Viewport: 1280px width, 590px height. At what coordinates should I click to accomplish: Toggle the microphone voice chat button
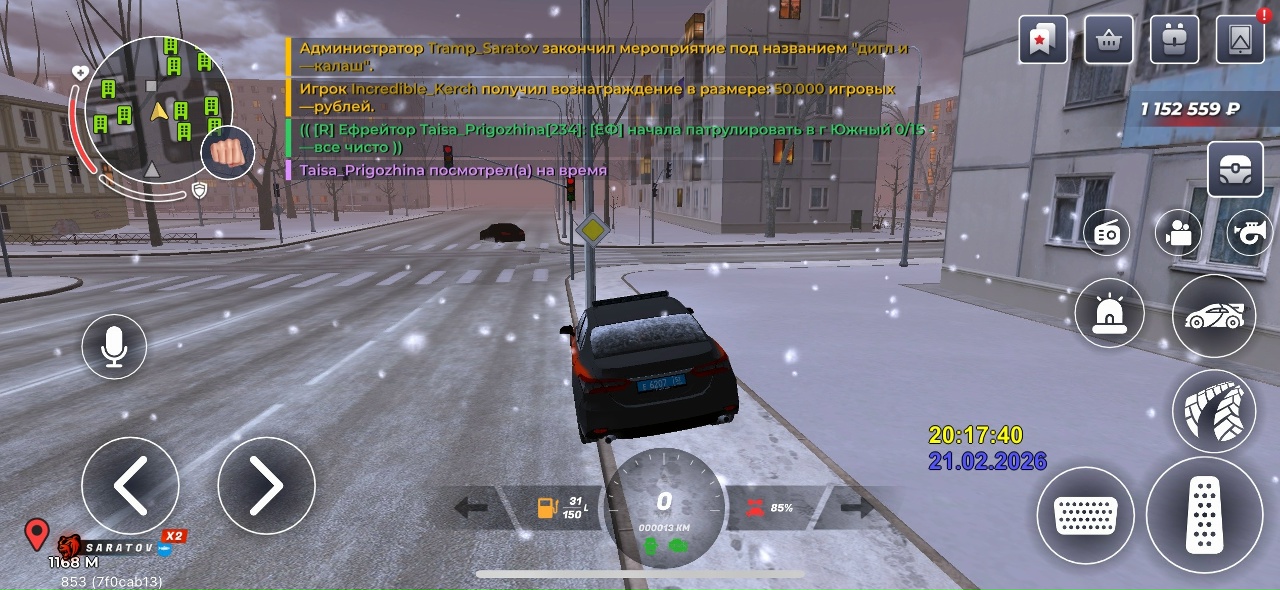pyautogui.click(x=114, y=346)
